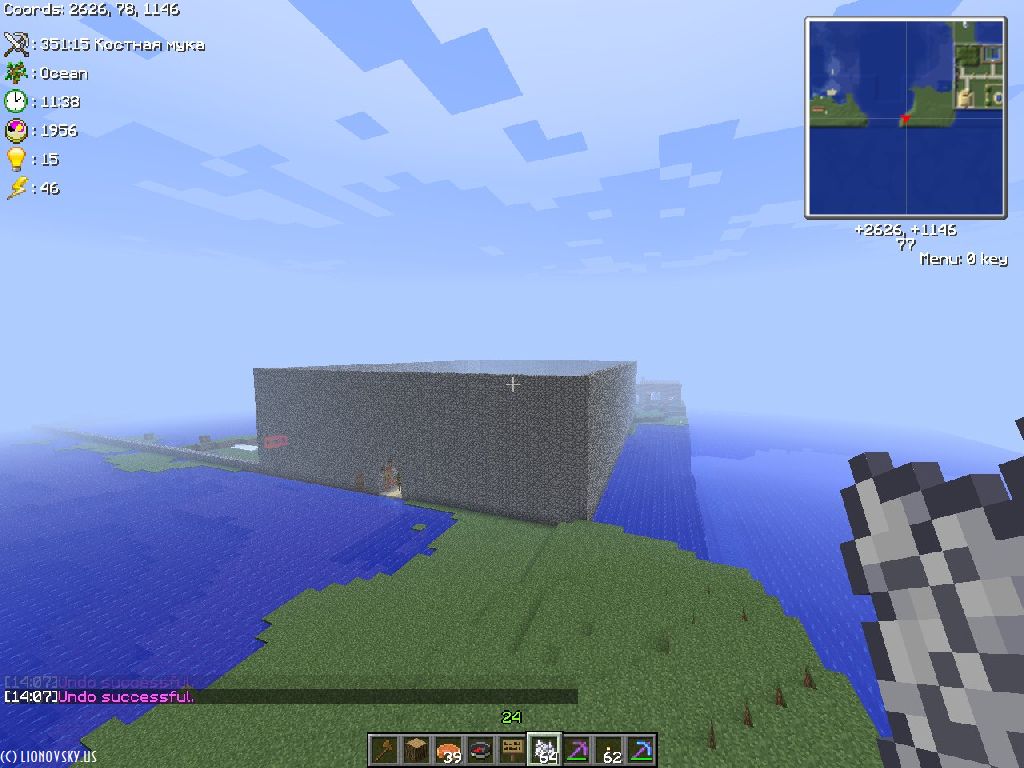Viewport: 1024px width, 768px height.
Task: Click the "Undo successful." chat message line
Action: [126, 697]
